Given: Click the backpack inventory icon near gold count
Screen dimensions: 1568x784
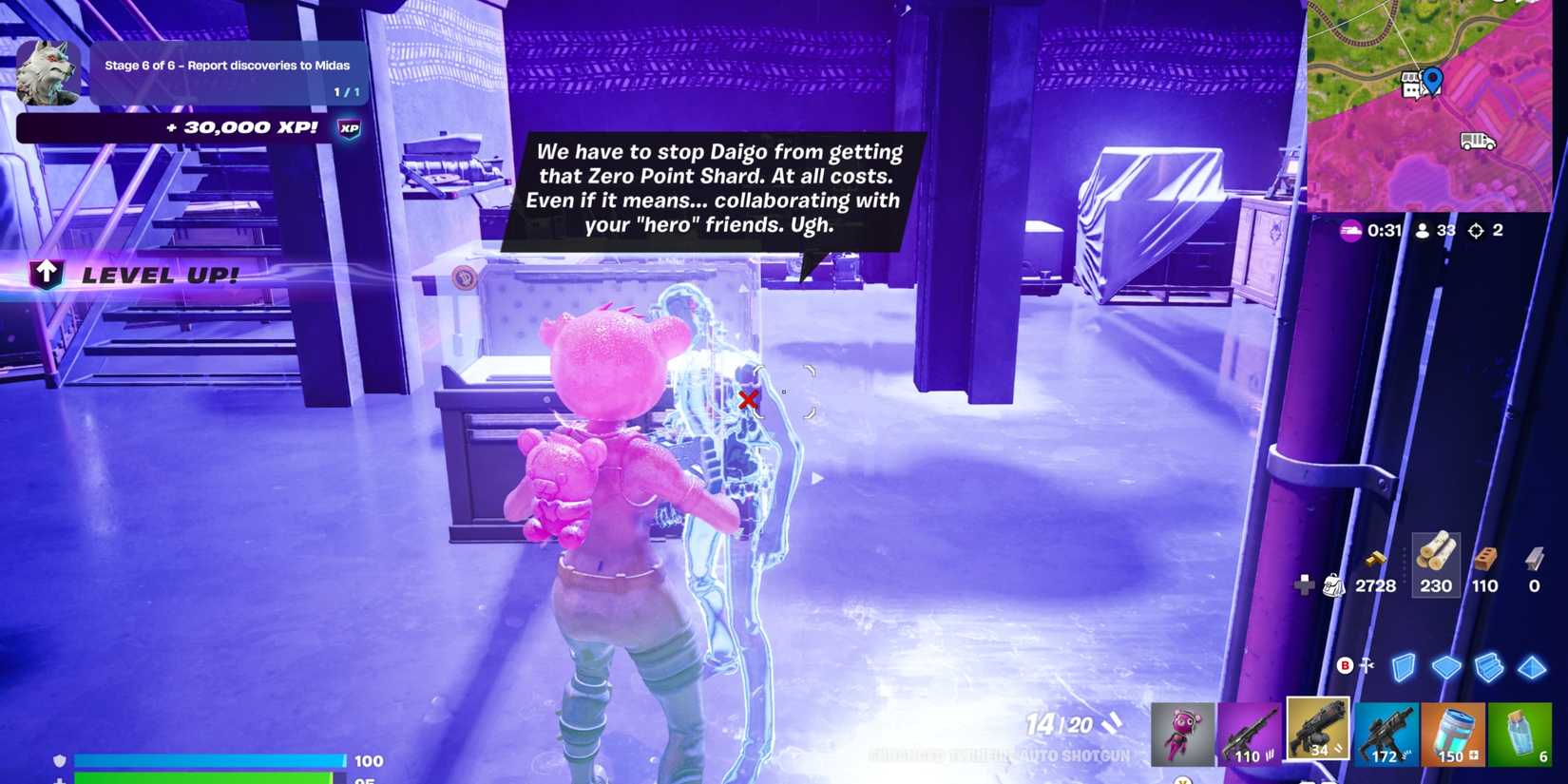Looking at the screenshot, I should pyautogui.click(x=1332, y=585).
